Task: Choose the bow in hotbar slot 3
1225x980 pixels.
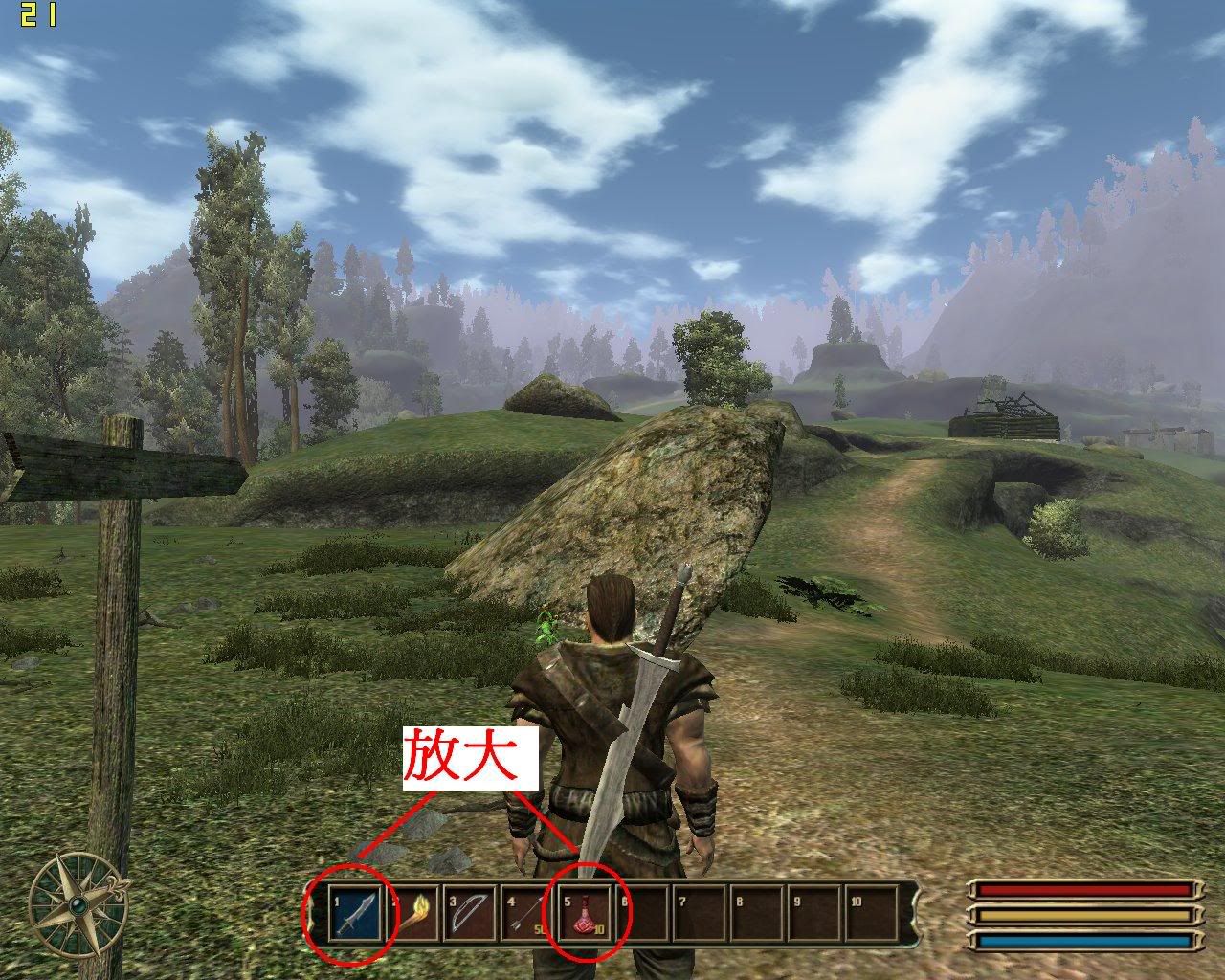Action: (x=469, y=914)
